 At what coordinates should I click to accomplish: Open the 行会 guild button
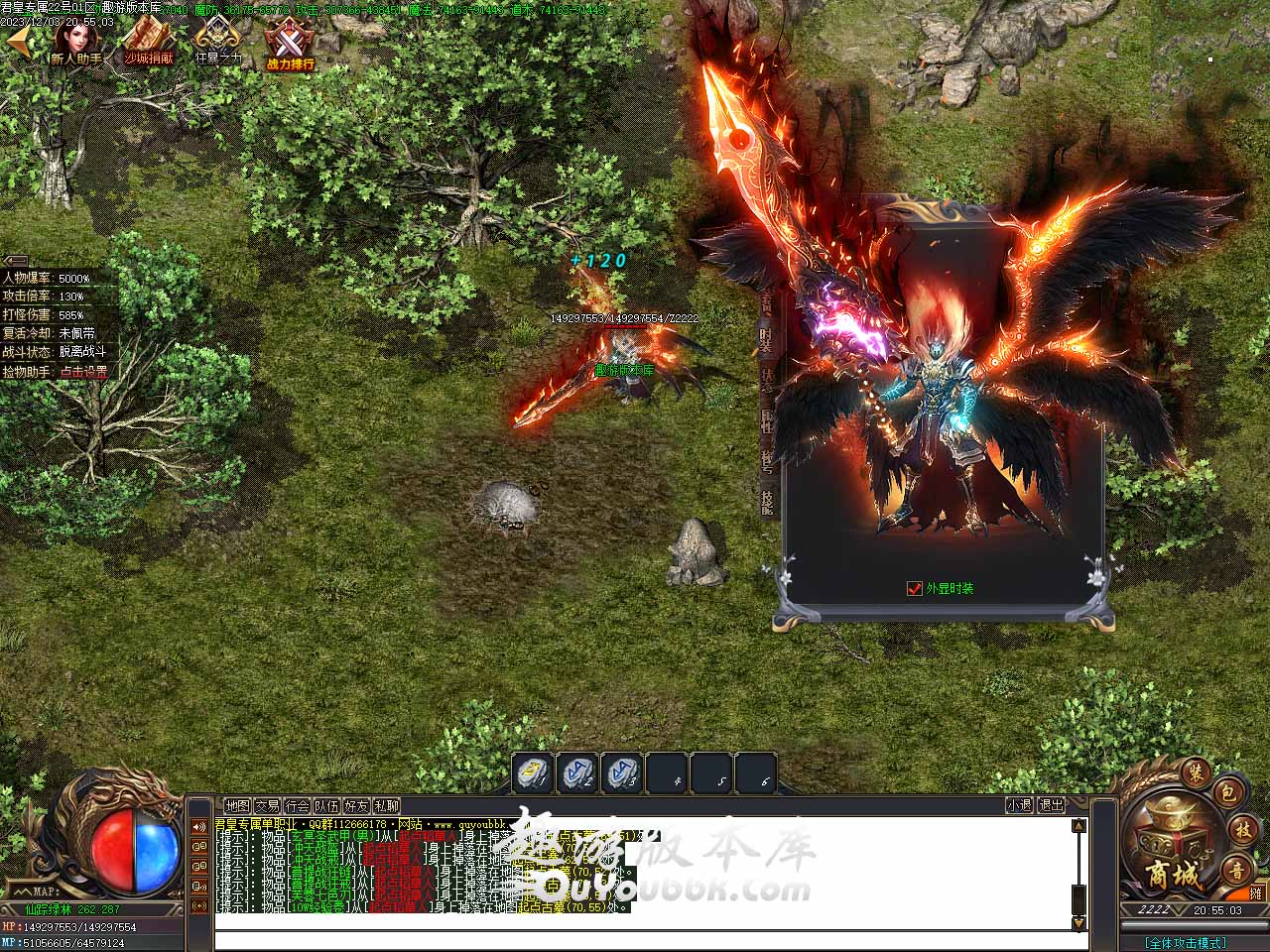(x=297, y=806)
